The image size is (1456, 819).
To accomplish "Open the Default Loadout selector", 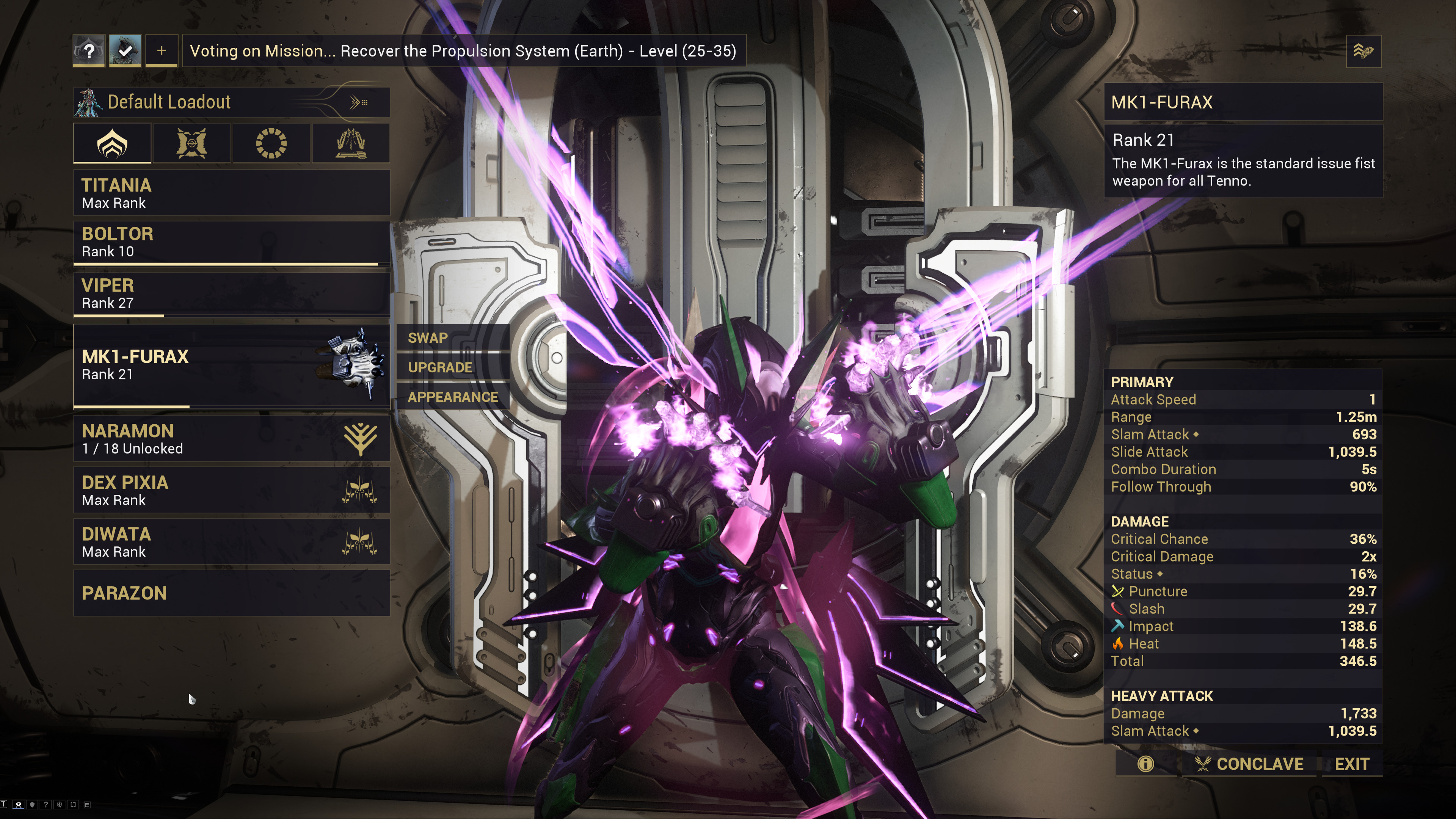I will (231, 102).
